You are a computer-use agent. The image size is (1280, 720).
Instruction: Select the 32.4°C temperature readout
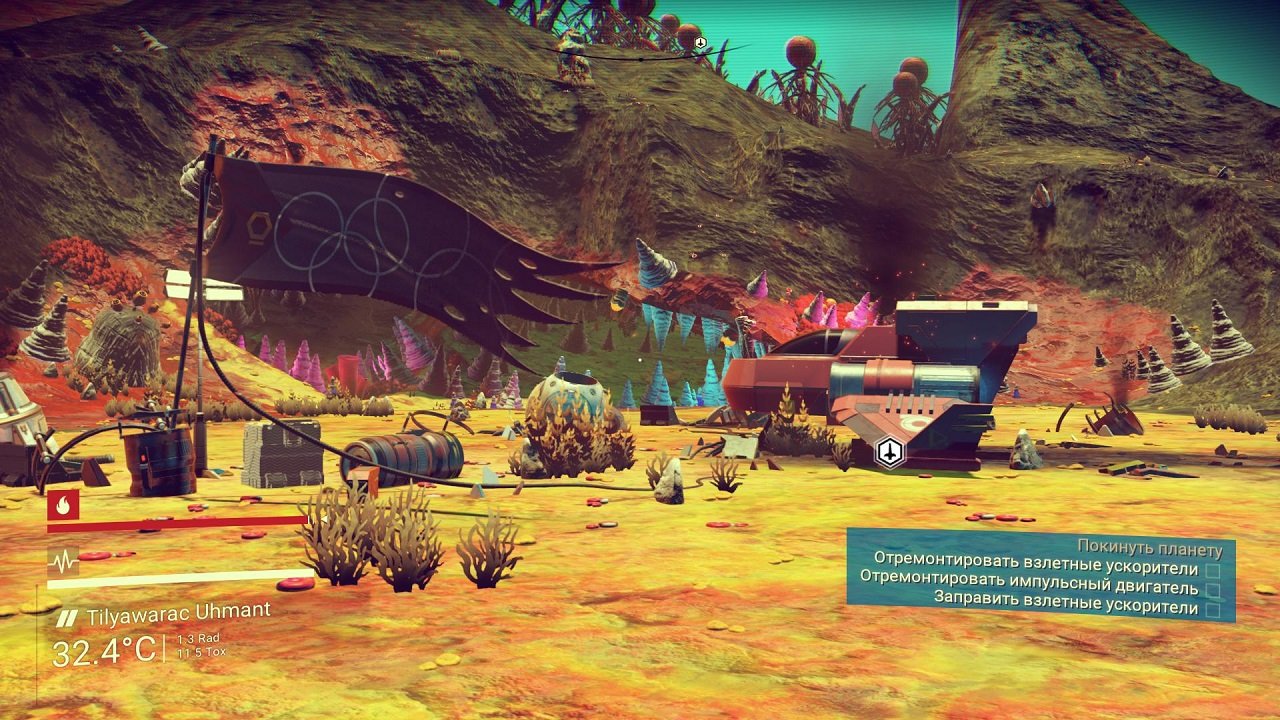pyautogui.click(x=104, y=648)
